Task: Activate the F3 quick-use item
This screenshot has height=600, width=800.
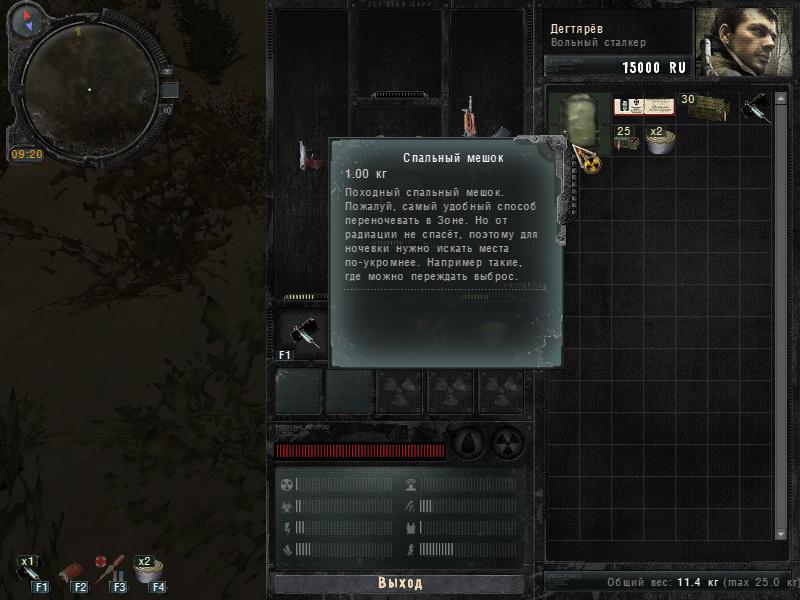Action: click(109, 572)
